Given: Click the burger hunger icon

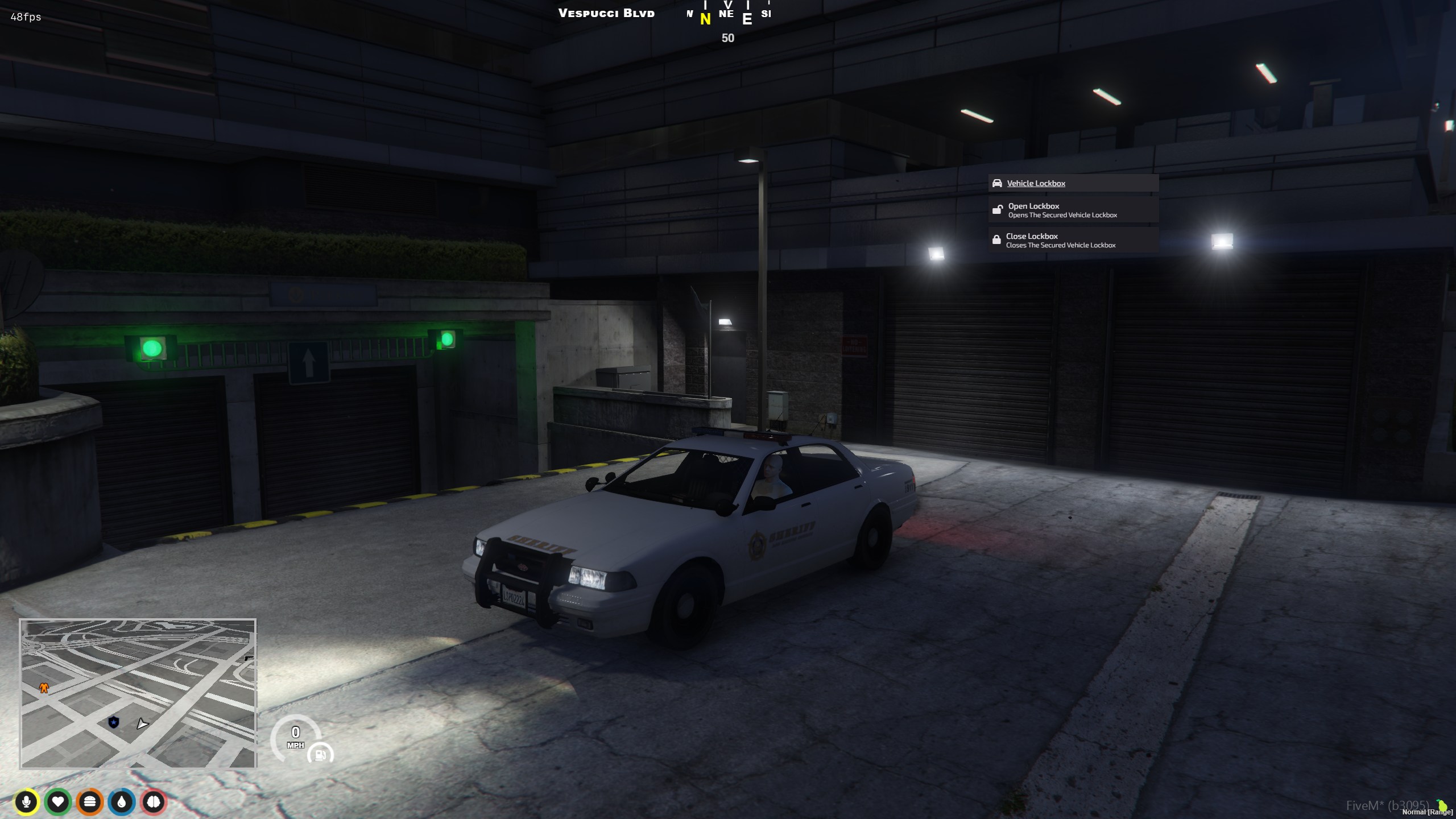Looking at the screenshot, I should (90, 802).
